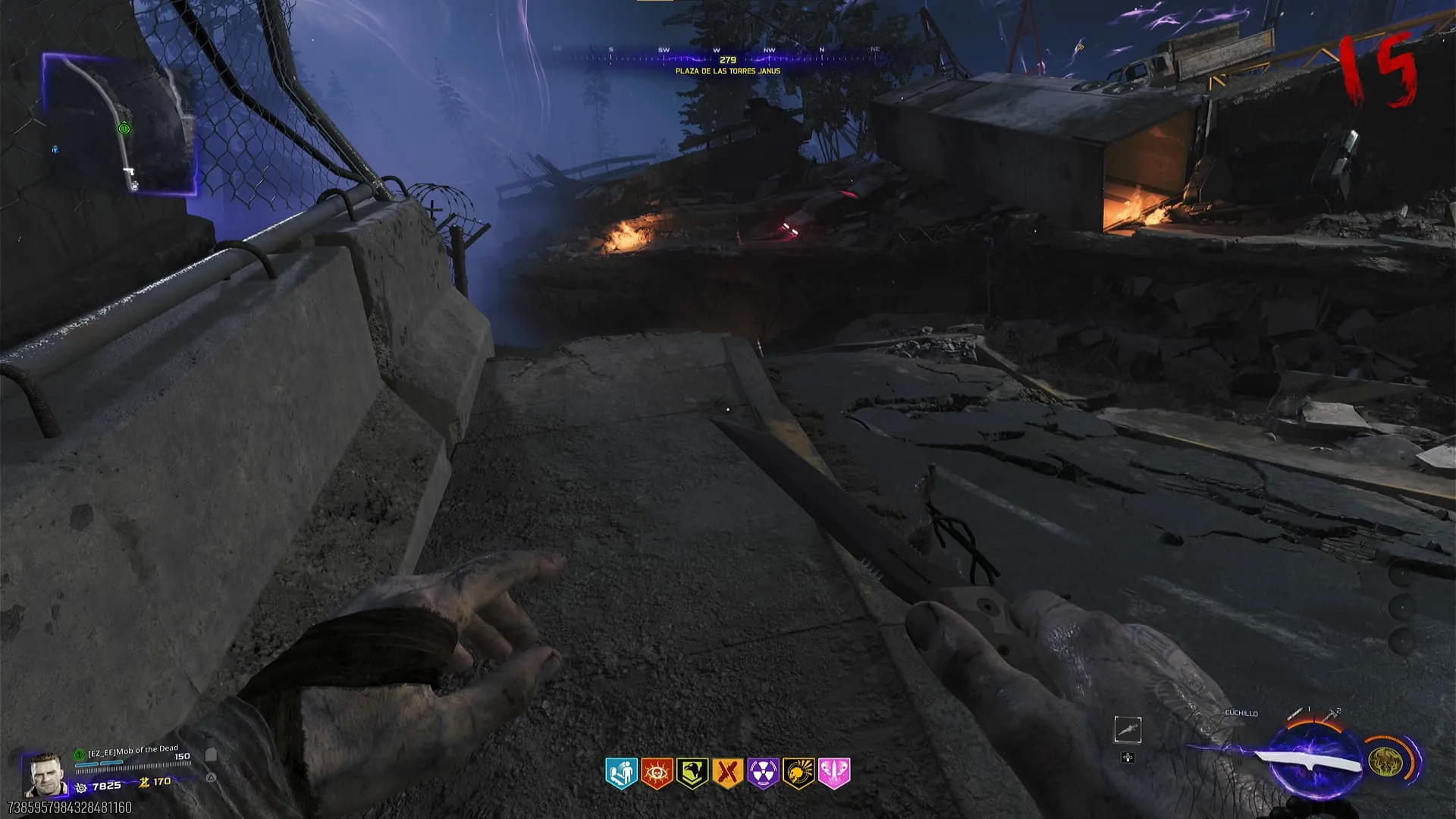Click the player character portrait

coord(45,775)
